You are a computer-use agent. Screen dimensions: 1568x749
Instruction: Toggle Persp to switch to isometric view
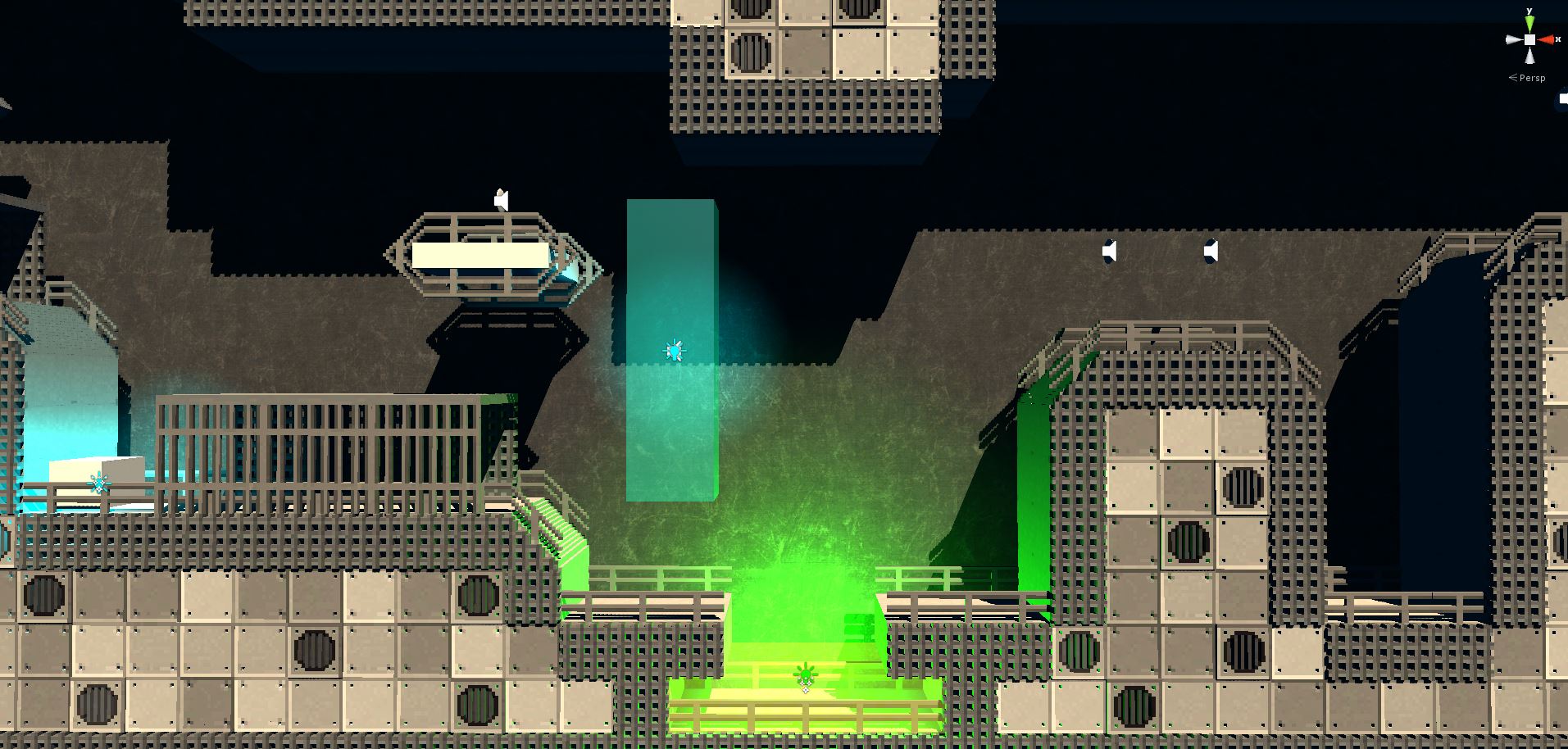[1533, 78]
